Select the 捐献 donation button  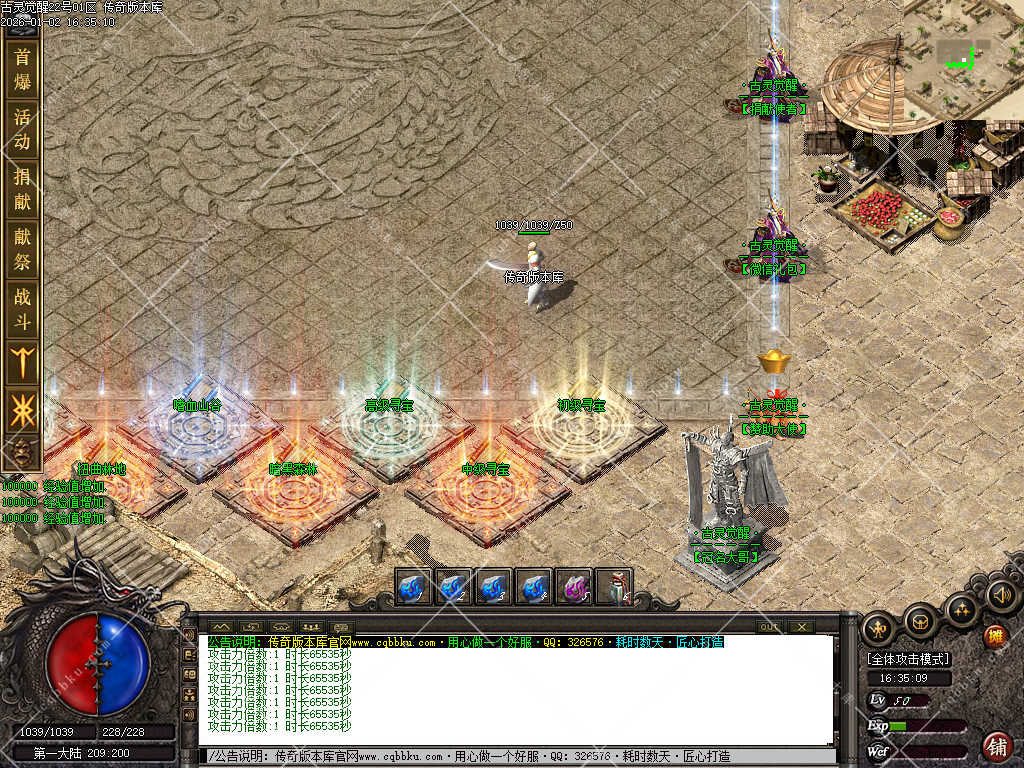click(22, 188)
